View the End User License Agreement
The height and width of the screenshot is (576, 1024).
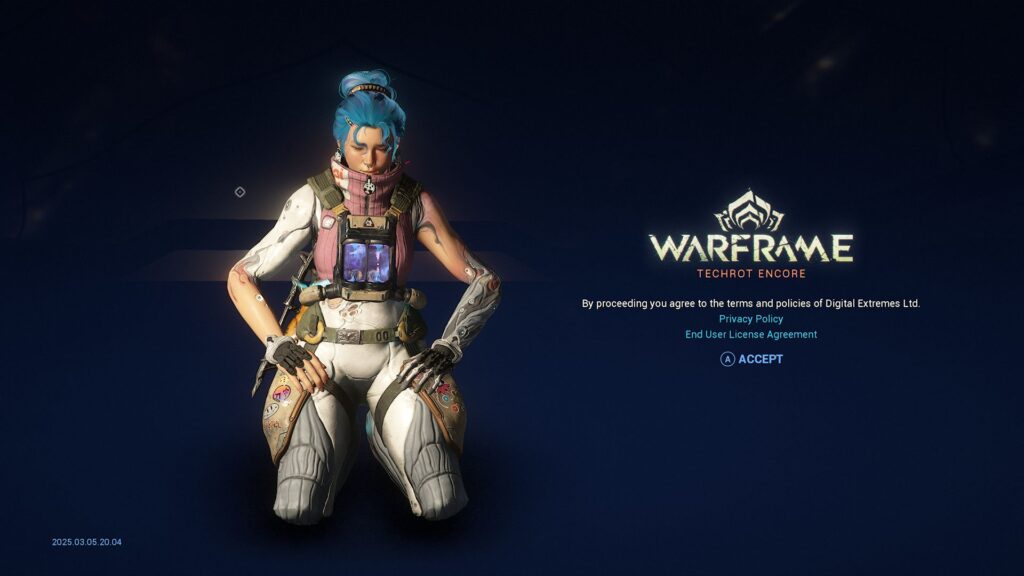coord(751,335)
